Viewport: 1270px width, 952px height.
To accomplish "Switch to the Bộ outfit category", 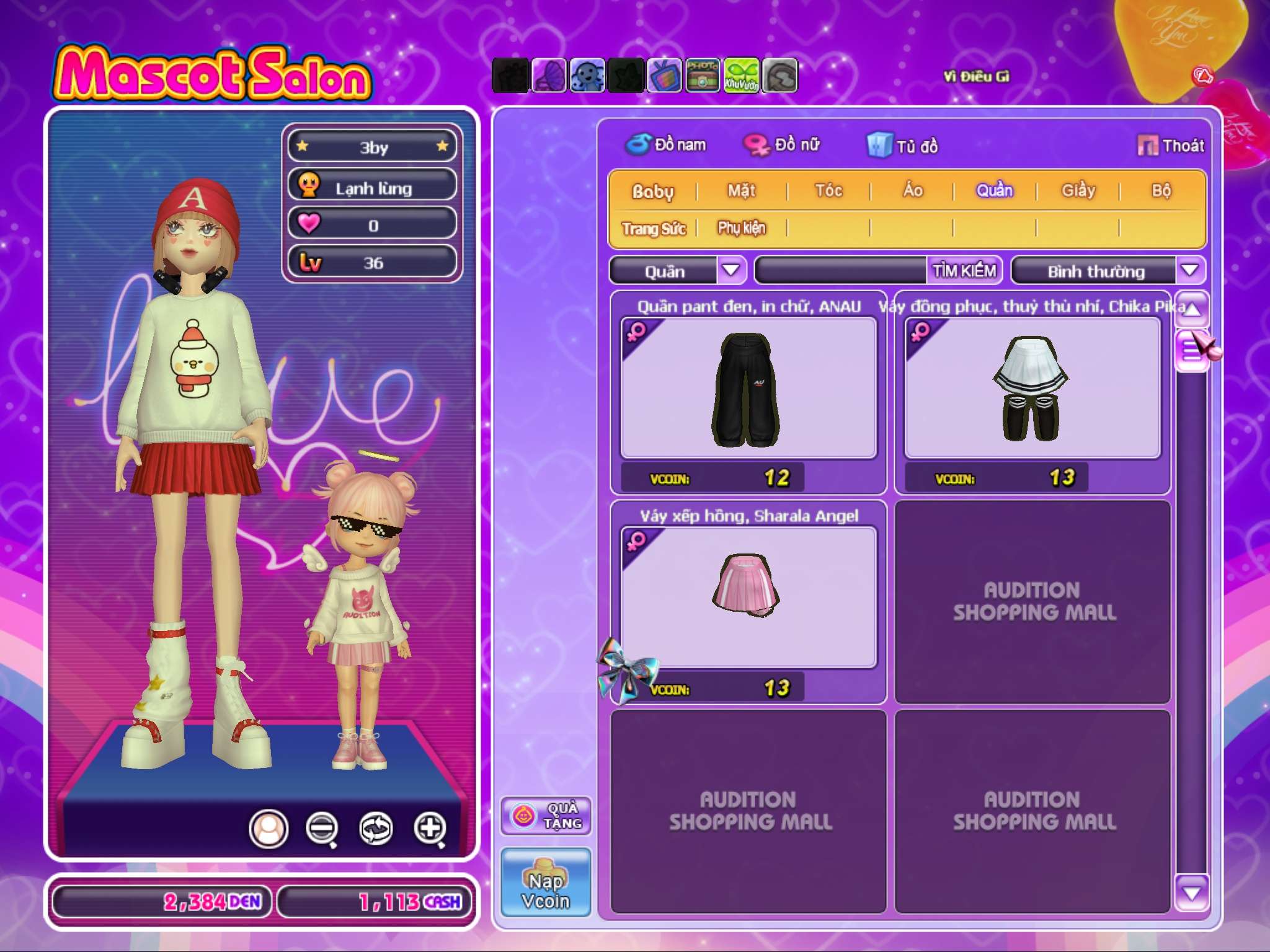I will [x=1161, y=190].
